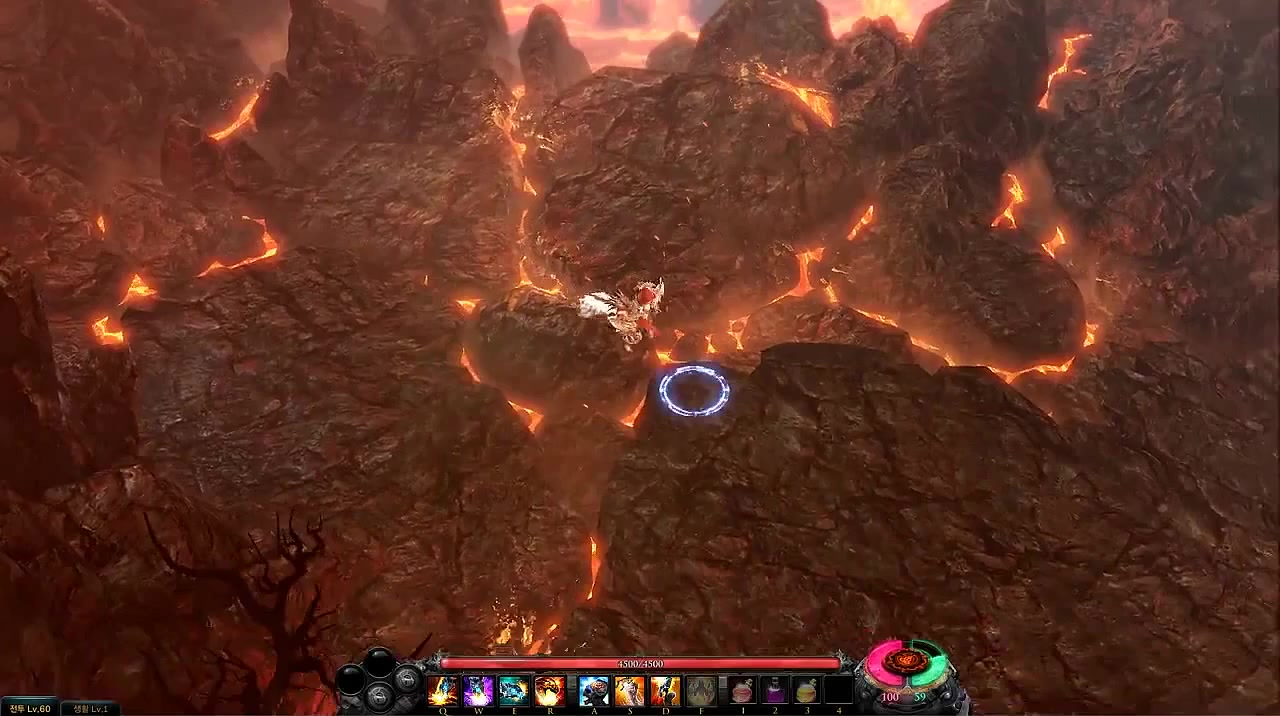Activate the blue-backed skill on A

[594, 690]
